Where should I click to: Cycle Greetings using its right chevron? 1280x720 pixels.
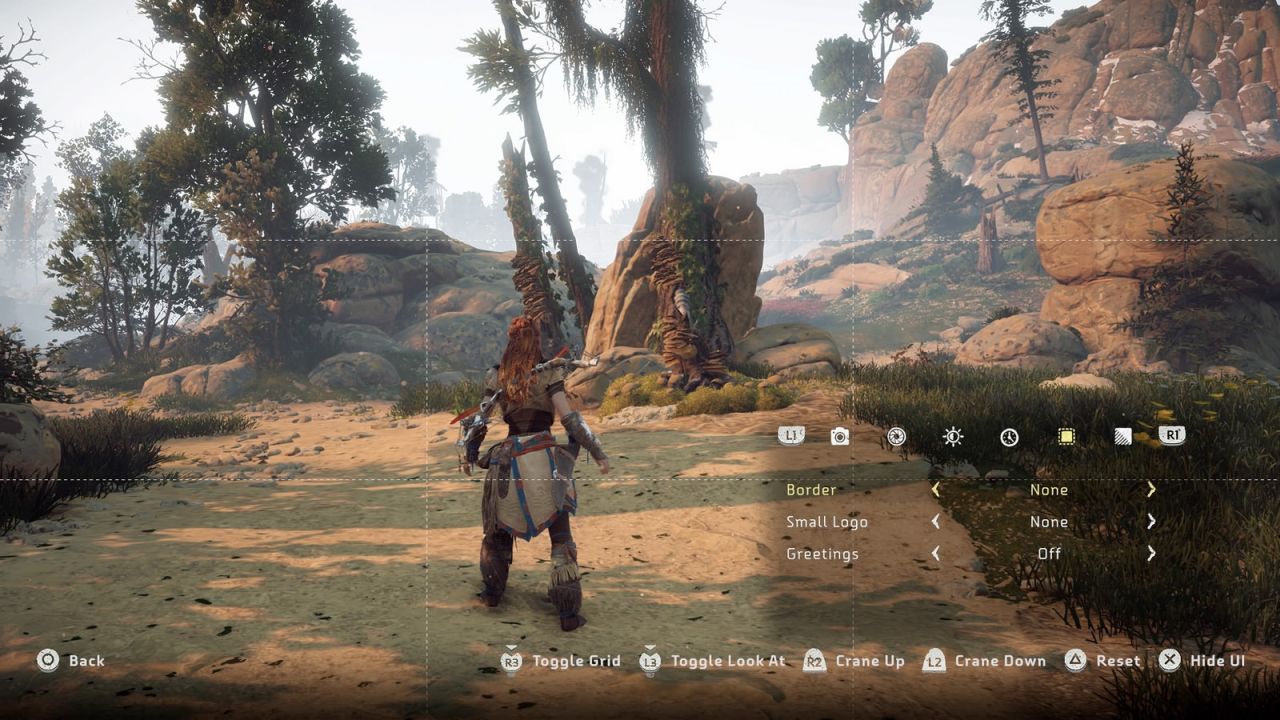[1151, 554]
